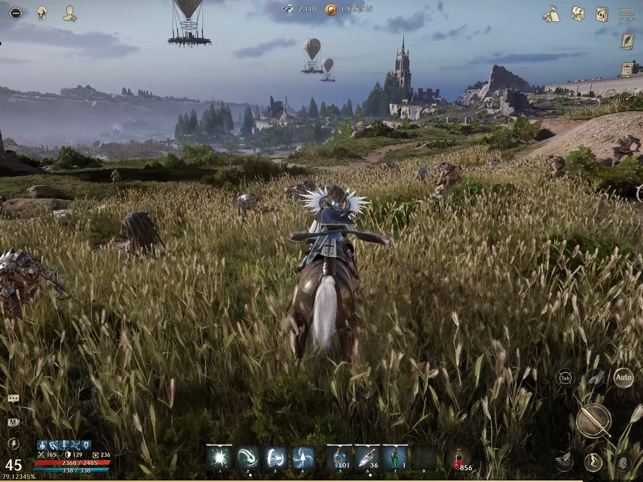Screen dimensions: 643x482
Task: Open the friends and social icon
Action: click(70, 13)
